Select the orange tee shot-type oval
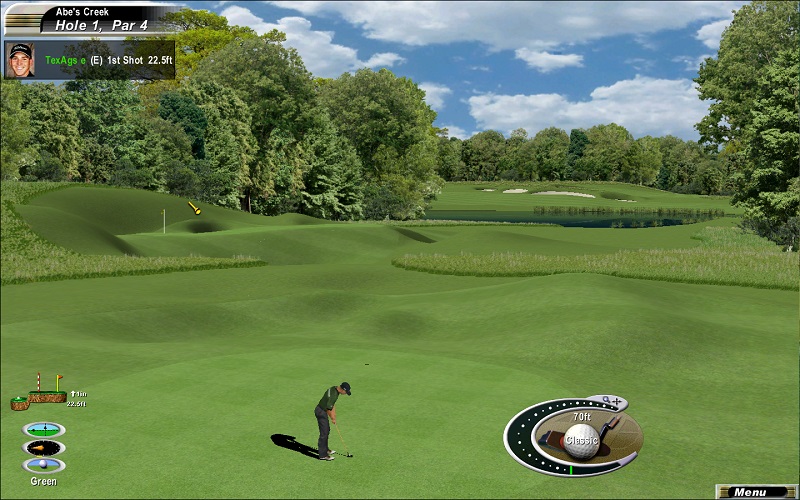This screenshot has height=500, width=800. (x=44, y=447)
